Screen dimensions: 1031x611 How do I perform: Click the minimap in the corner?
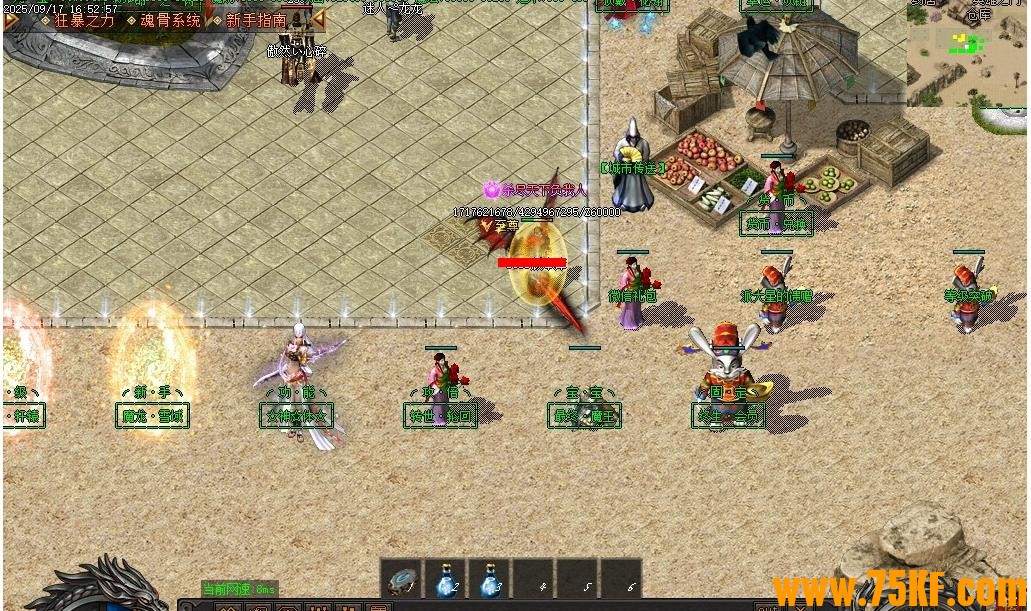tap(966, 52)
